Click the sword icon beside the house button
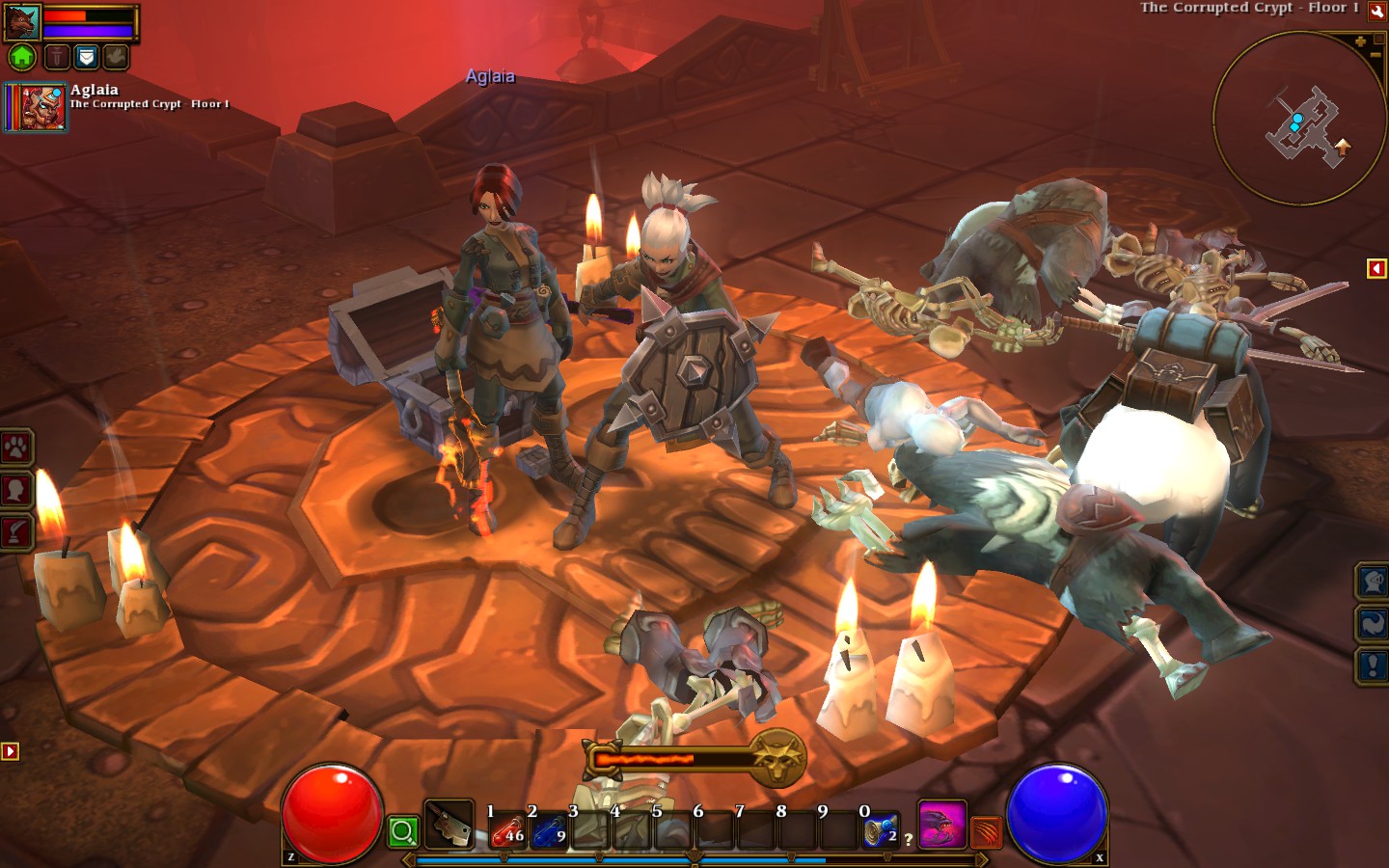The width and height of the screenshot is (1389, 868). 57,57
